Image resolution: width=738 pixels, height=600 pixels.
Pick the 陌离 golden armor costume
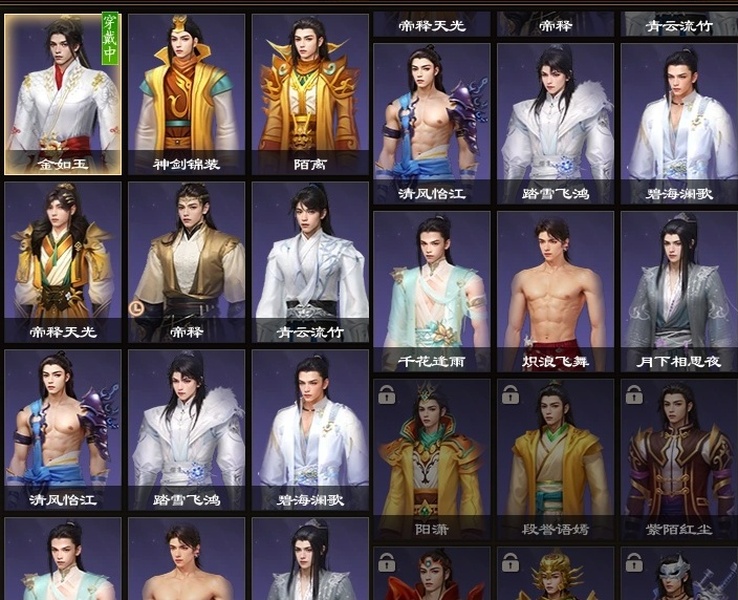click(310, 95)
